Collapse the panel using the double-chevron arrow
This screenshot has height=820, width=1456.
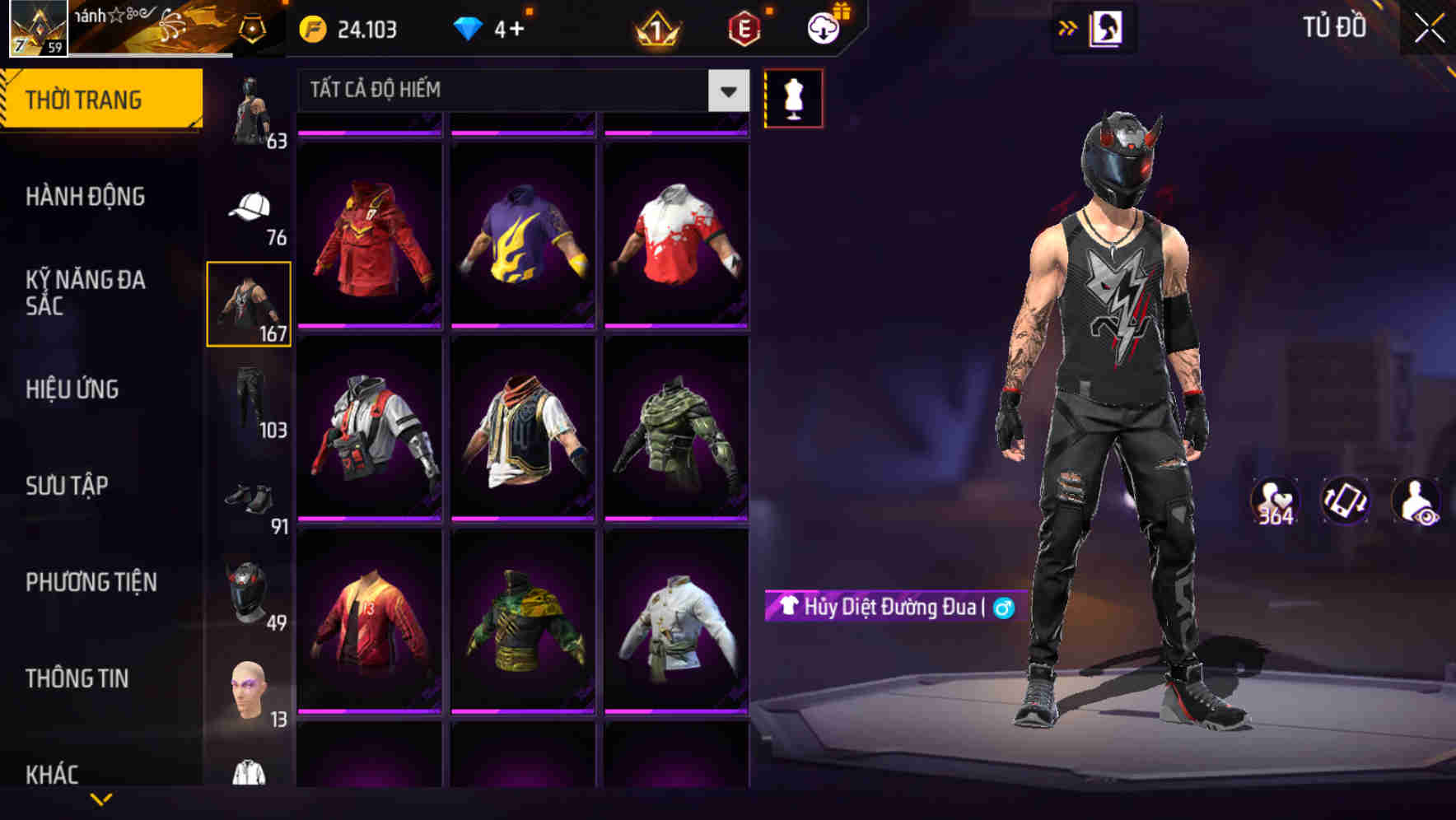point(1068,27)
